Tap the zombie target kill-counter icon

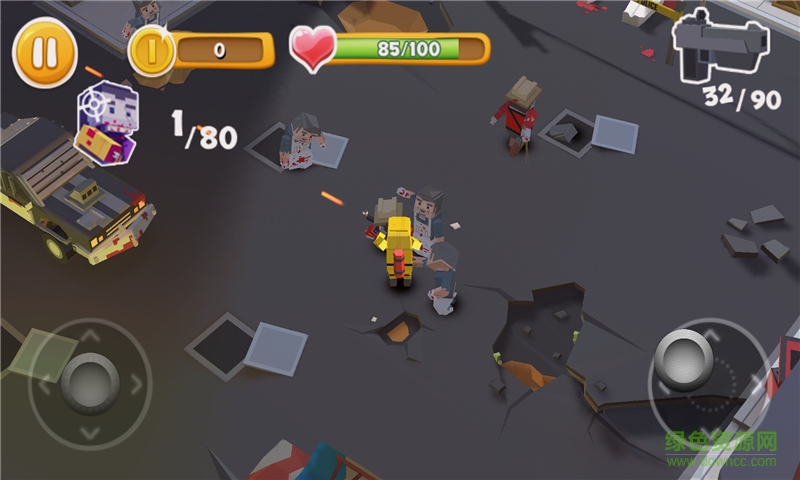pyautogui.click(x=107, y=122)
